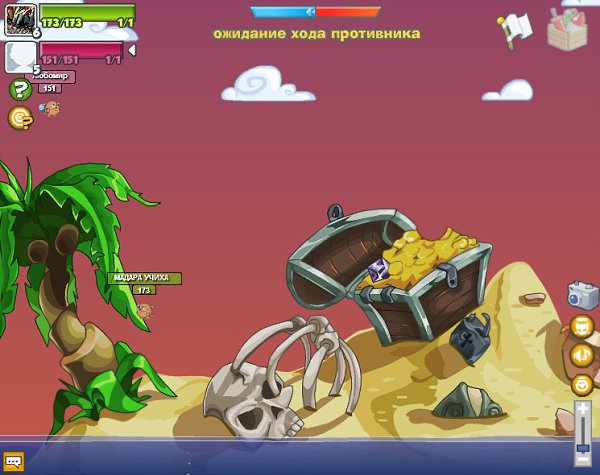This screenshot has width=600, height=475.
Task: Take a screenshot with the camera icon
Action: click(x=582, y=295)
